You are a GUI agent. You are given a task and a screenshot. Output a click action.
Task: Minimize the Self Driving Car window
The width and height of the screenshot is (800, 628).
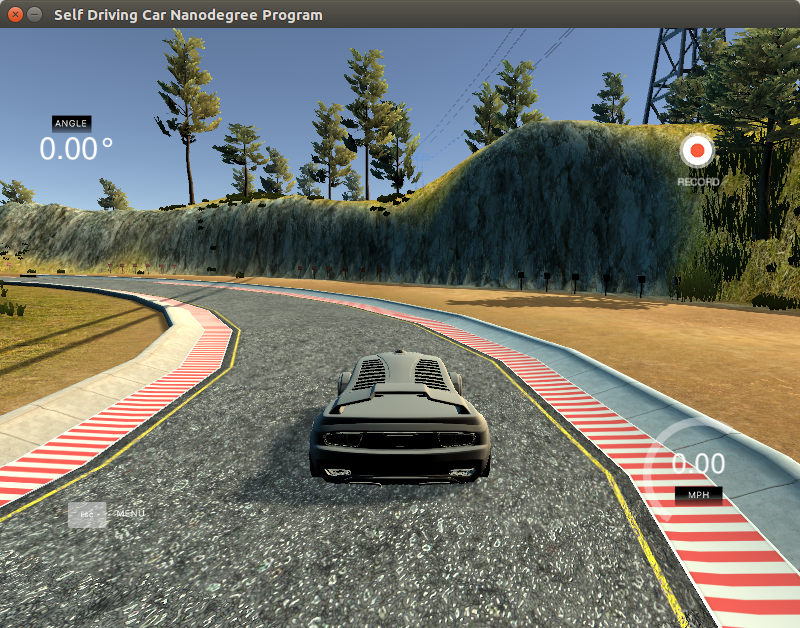click(35, 14)
